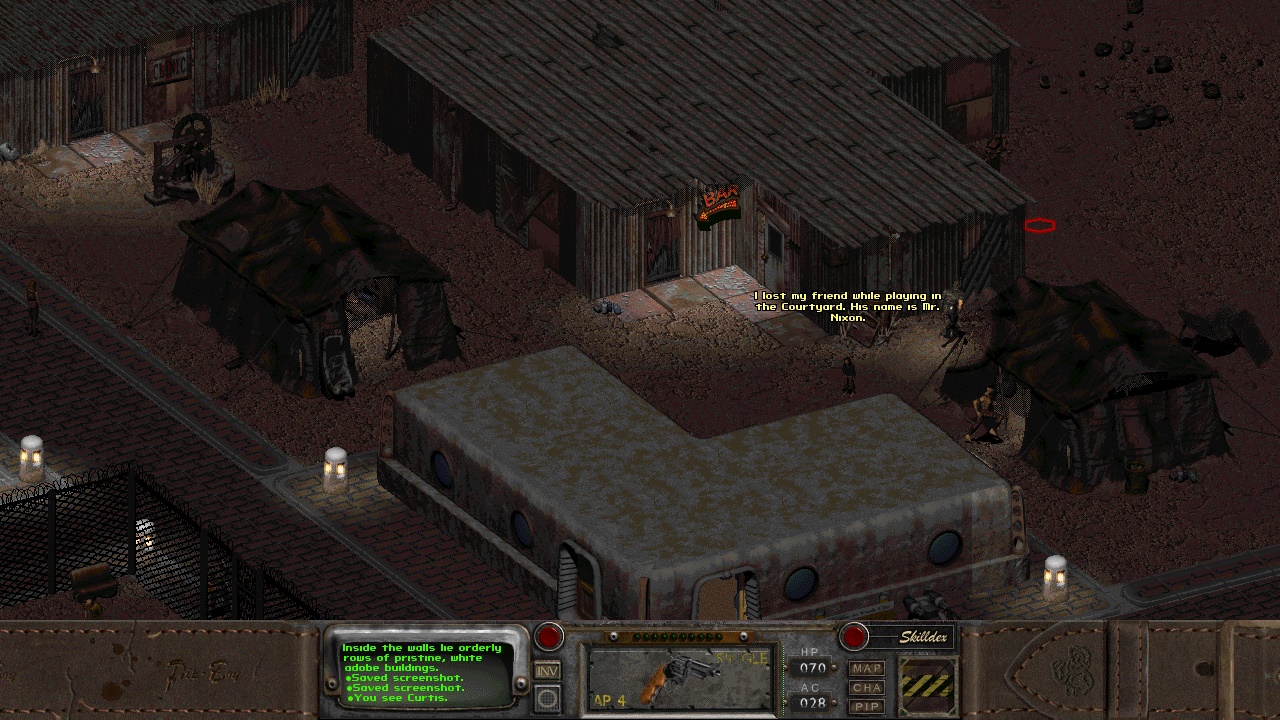This screenshot has height=720, width=1280.
Task: Open the CHA character sheet
Action: 866,688
